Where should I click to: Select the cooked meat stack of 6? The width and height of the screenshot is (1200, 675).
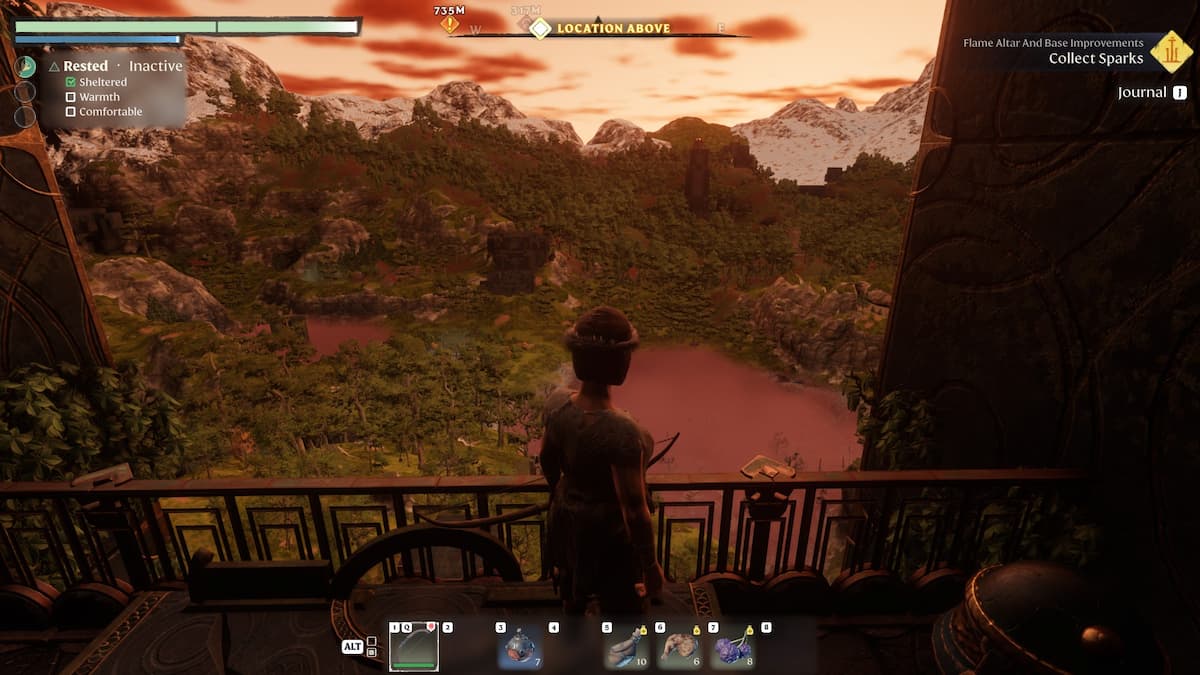680,648
